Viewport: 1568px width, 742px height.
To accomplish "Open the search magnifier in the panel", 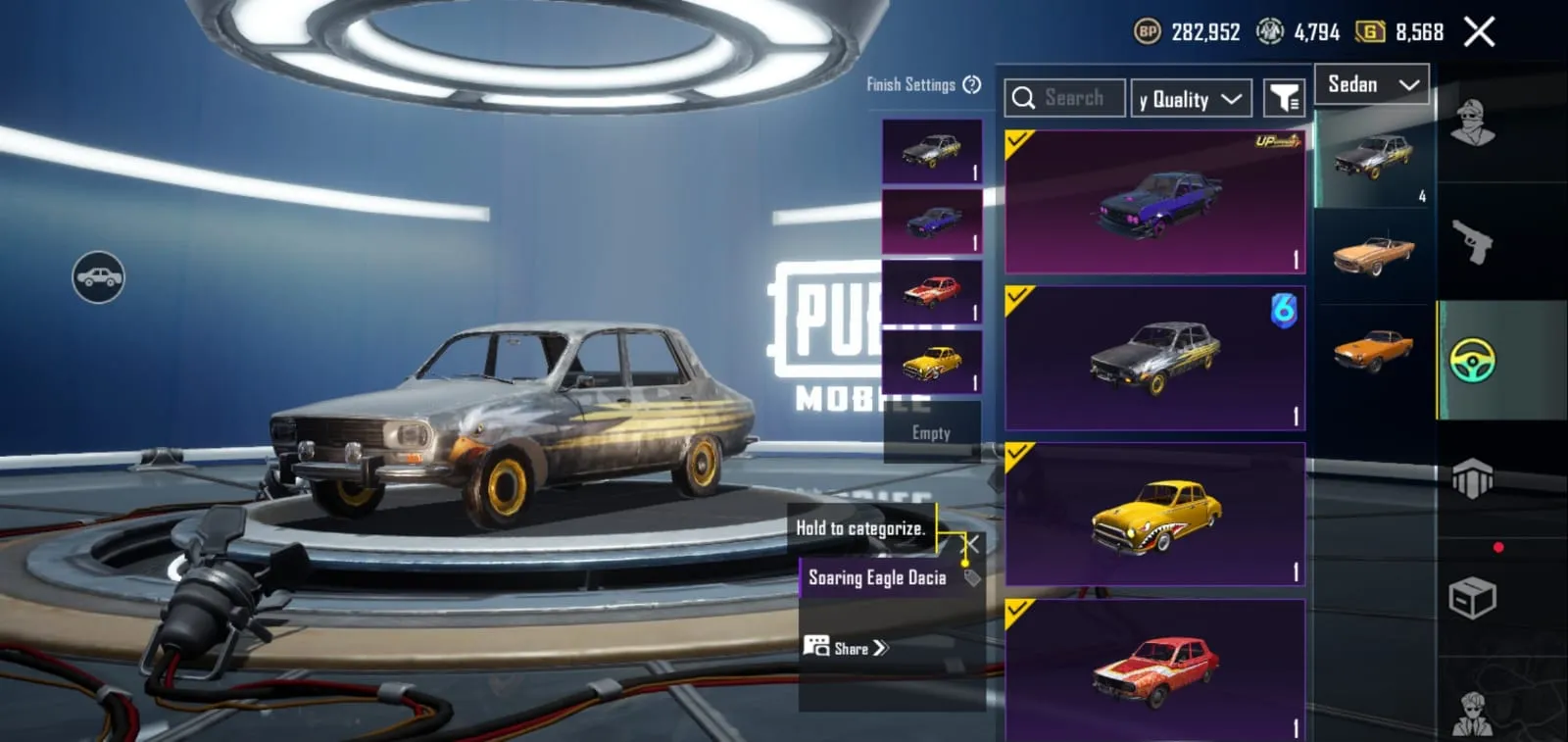I will pyautogui.click(x=1025, y=97).
